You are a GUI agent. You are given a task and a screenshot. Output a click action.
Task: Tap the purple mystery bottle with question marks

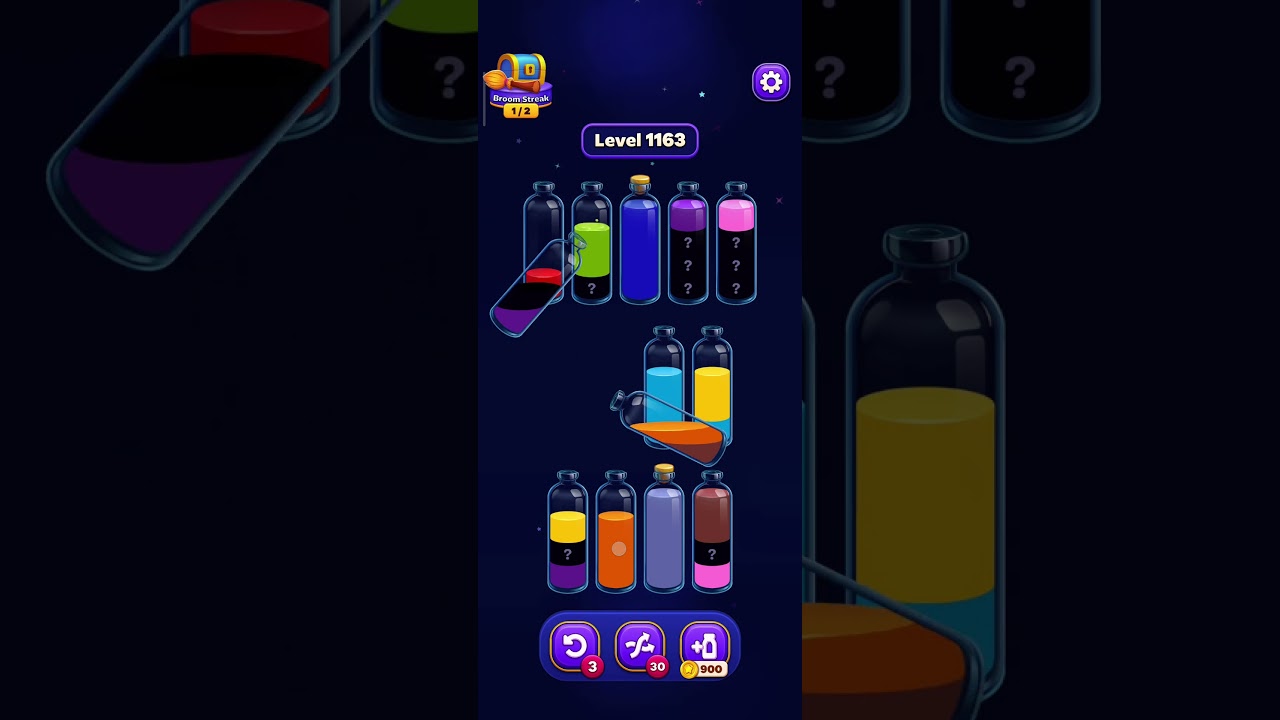[x=688, y=250]
